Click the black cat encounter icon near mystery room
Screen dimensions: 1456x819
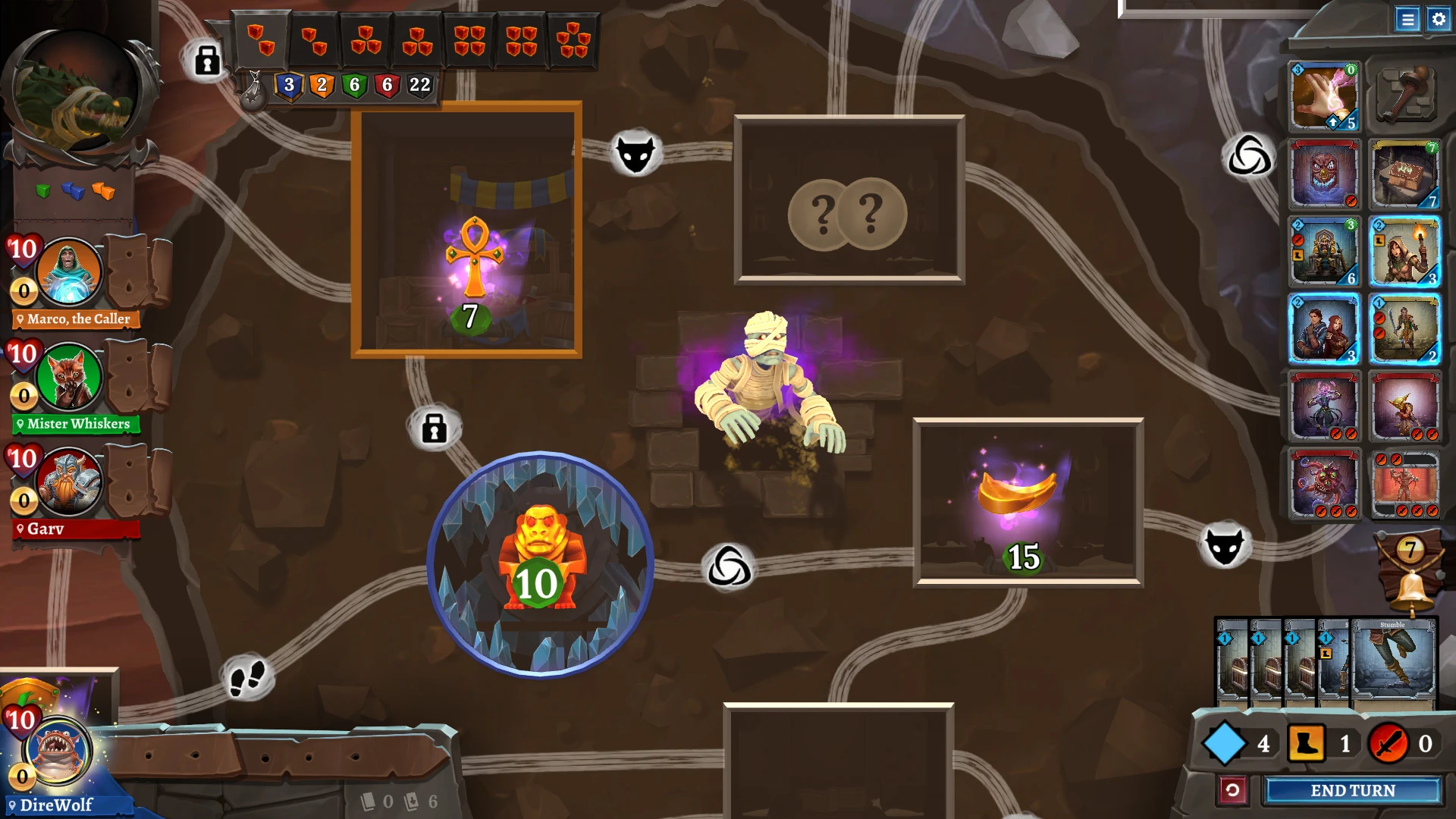637,151
